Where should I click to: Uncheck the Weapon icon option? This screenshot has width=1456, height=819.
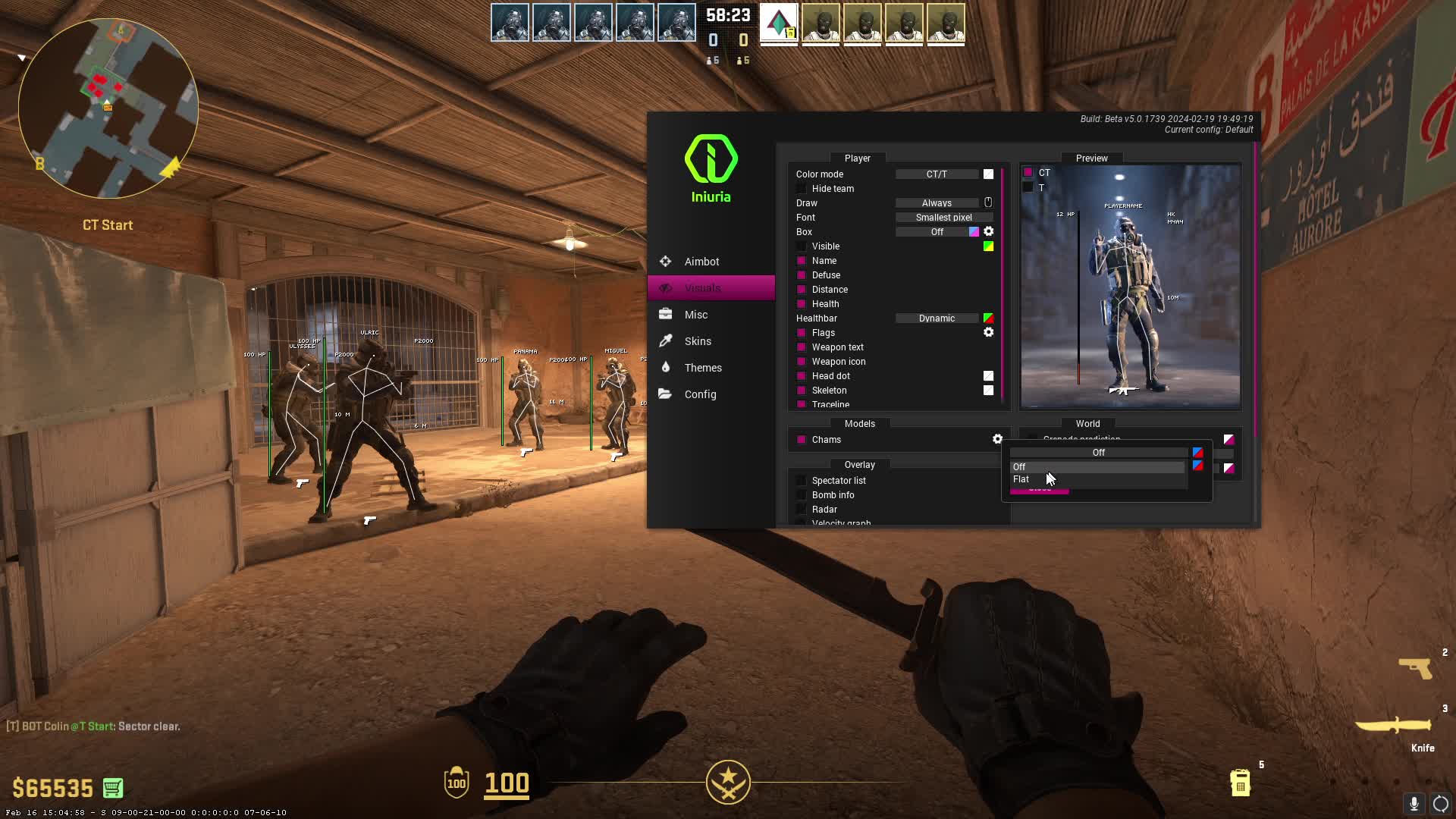(x=802, y=362)
